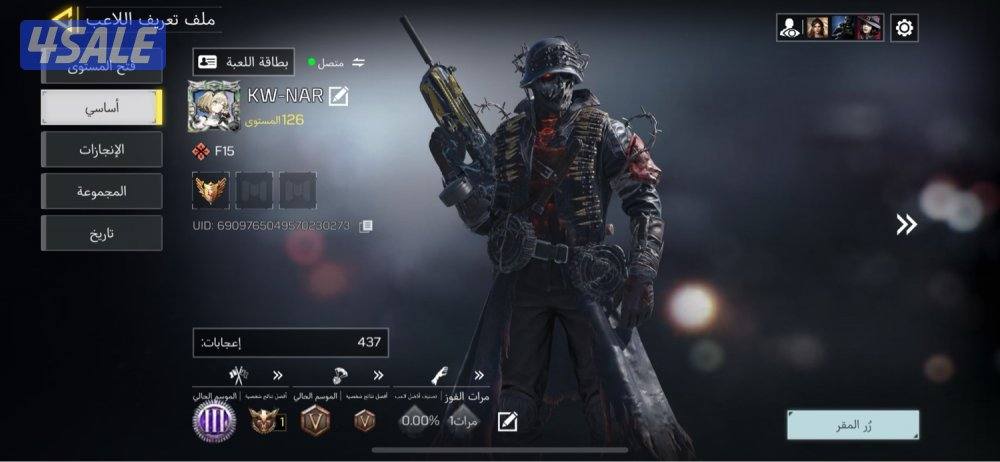
Task: Click the swap arrows beside online status
Action: (x=358, y=62)
